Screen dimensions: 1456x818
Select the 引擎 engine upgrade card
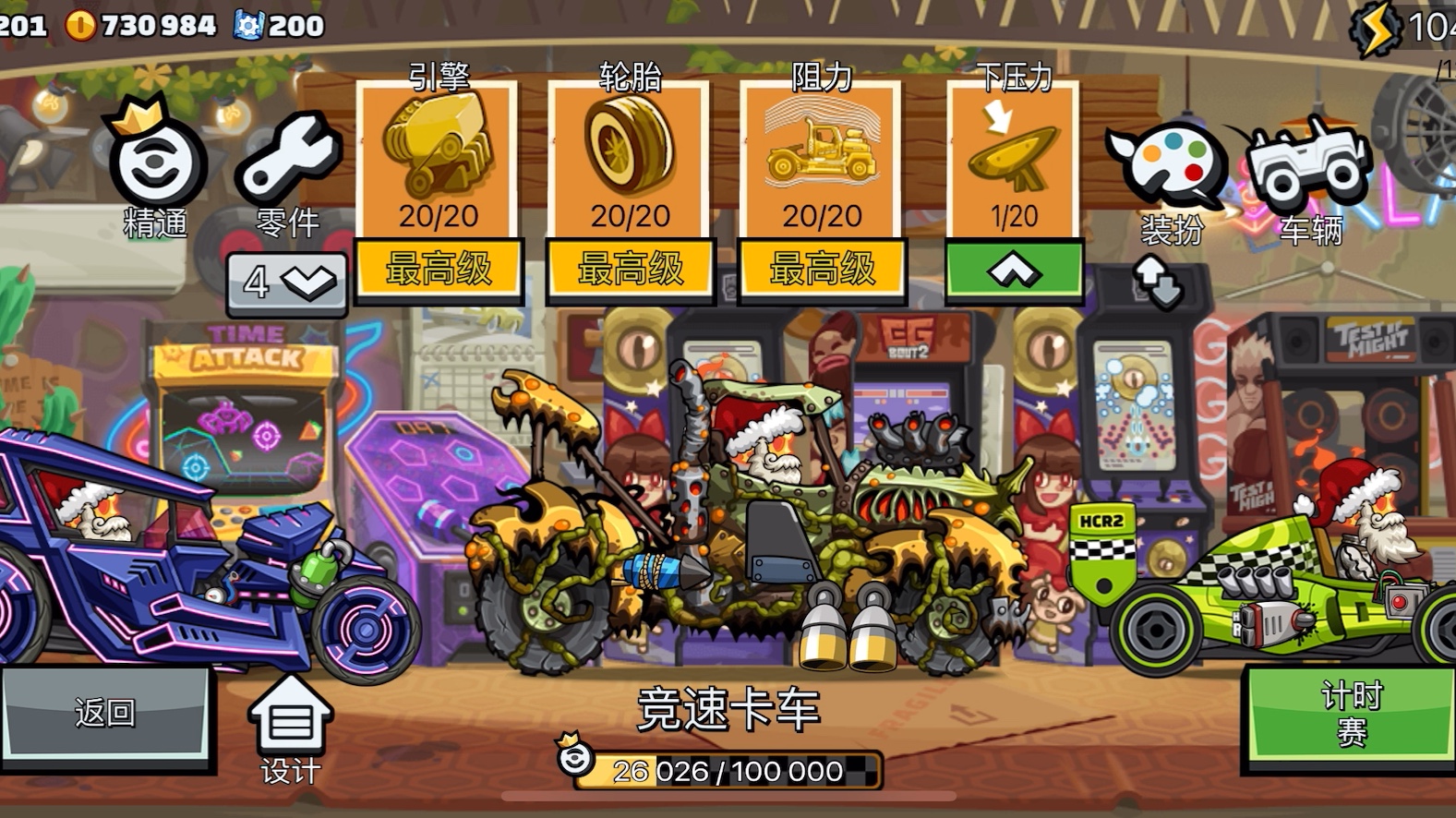pyautogui.click(x=438, y=159)
